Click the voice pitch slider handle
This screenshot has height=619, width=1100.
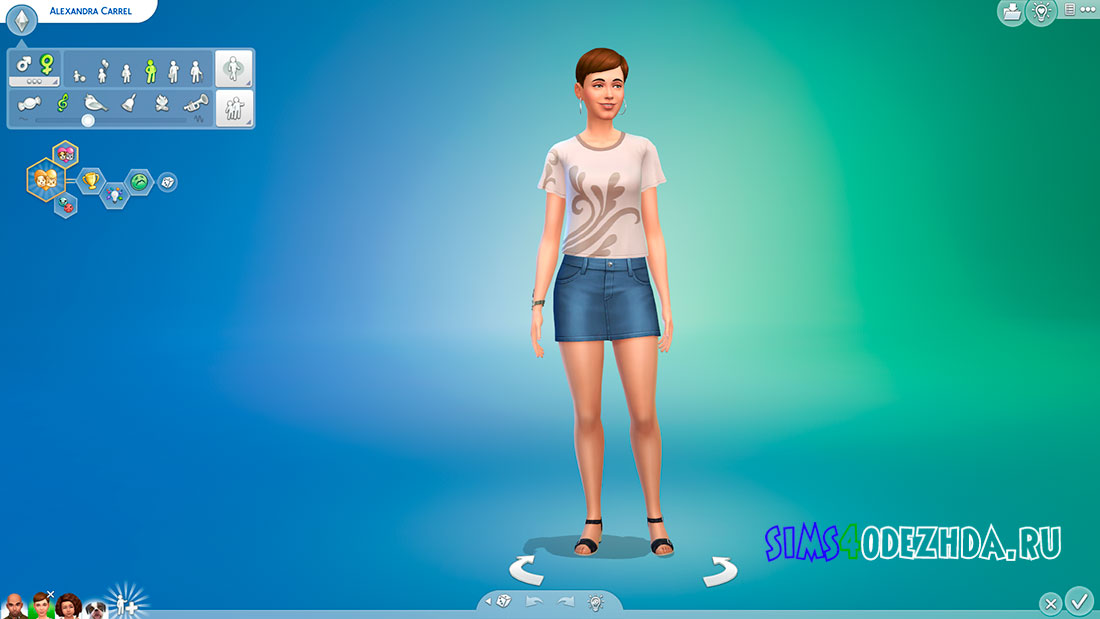pos(88,120)
